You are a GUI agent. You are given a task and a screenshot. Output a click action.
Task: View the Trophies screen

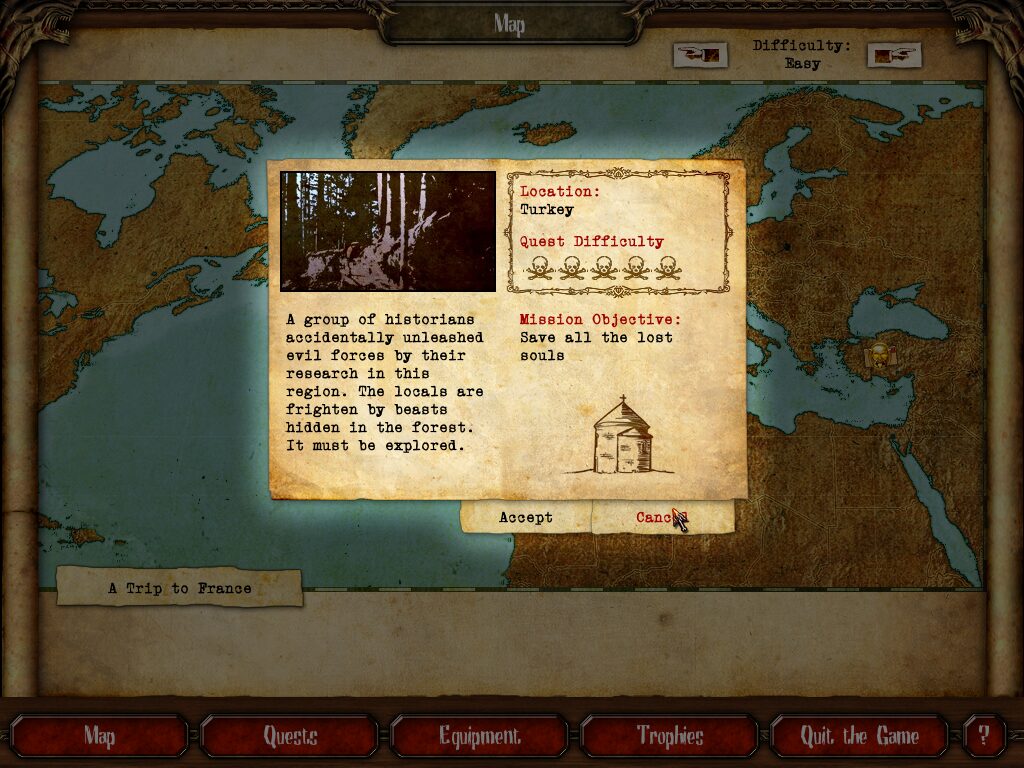[x=670, y=737]
